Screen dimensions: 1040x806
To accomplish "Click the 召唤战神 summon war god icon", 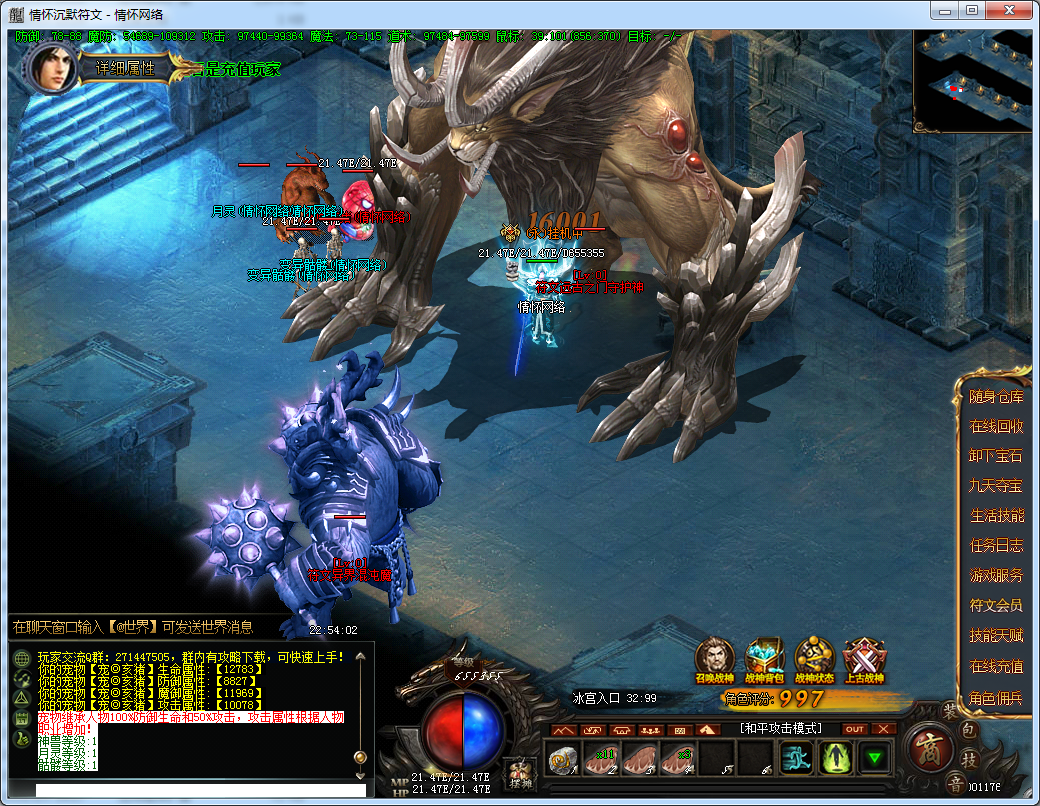I will (715, 658).
